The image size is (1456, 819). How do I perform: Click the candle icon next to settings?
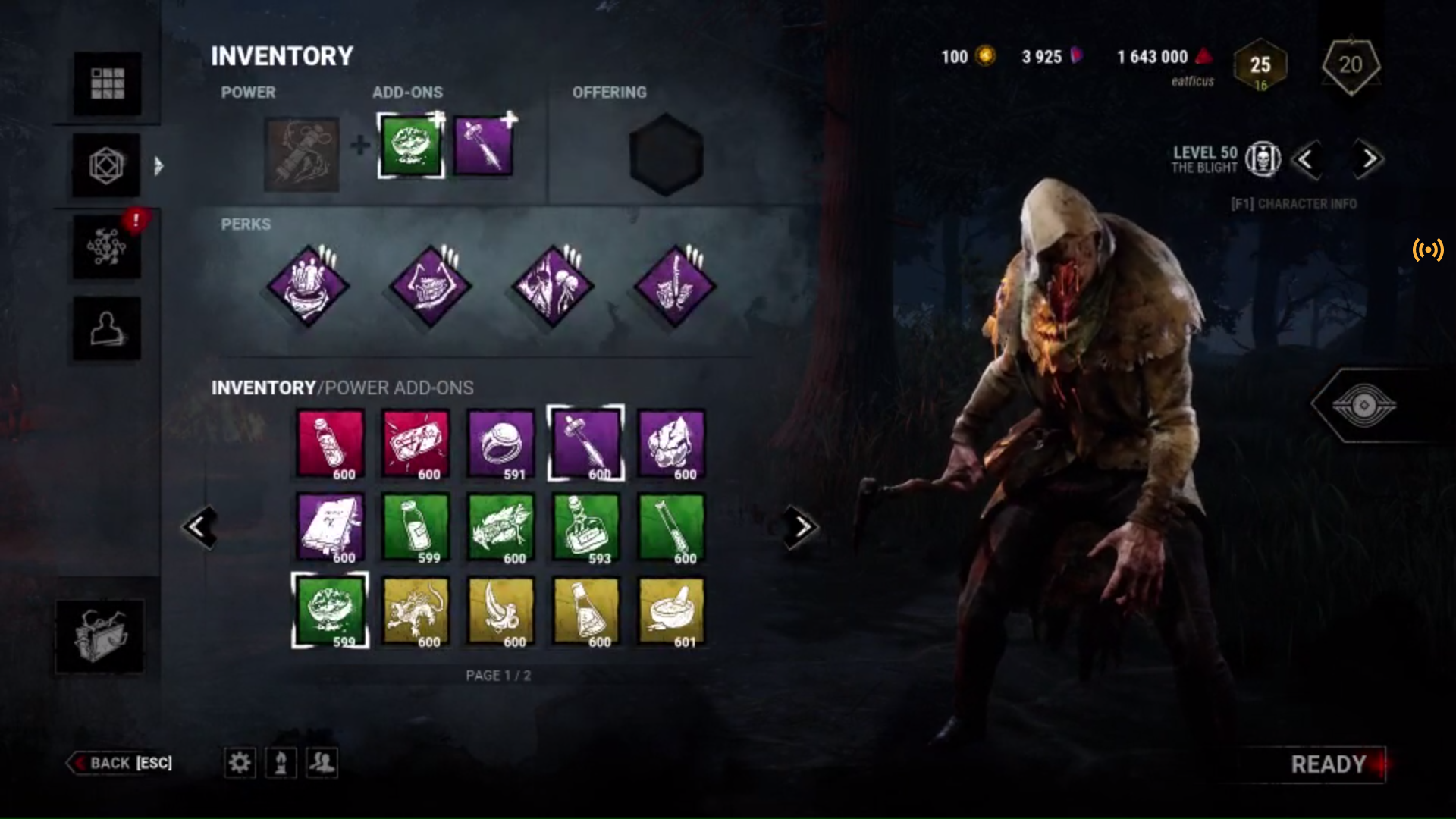pyautogui.click(x=281, y=763)
